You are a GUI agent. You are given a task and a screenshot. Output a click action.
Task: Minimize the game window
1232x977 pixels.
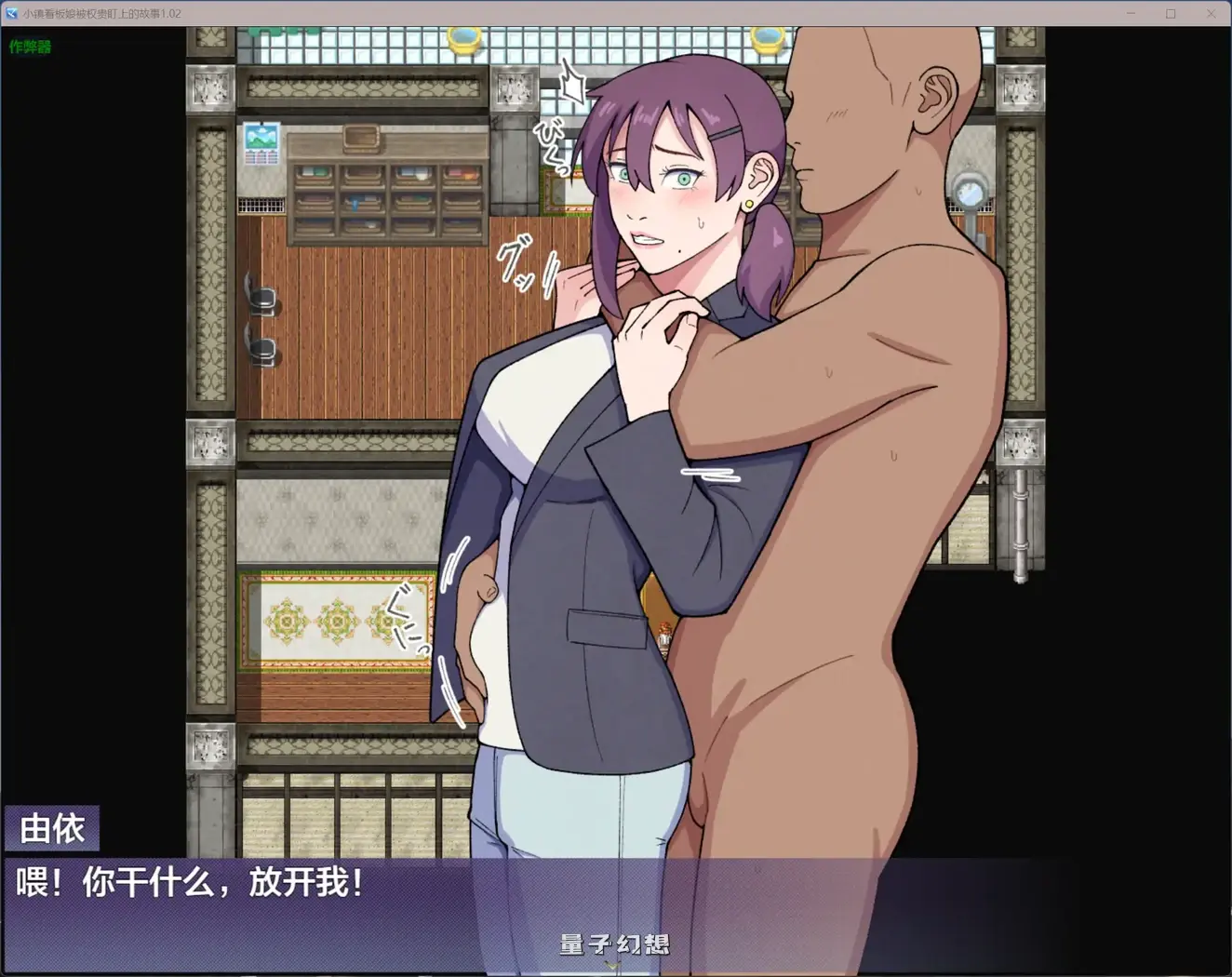coord(1132,13)
